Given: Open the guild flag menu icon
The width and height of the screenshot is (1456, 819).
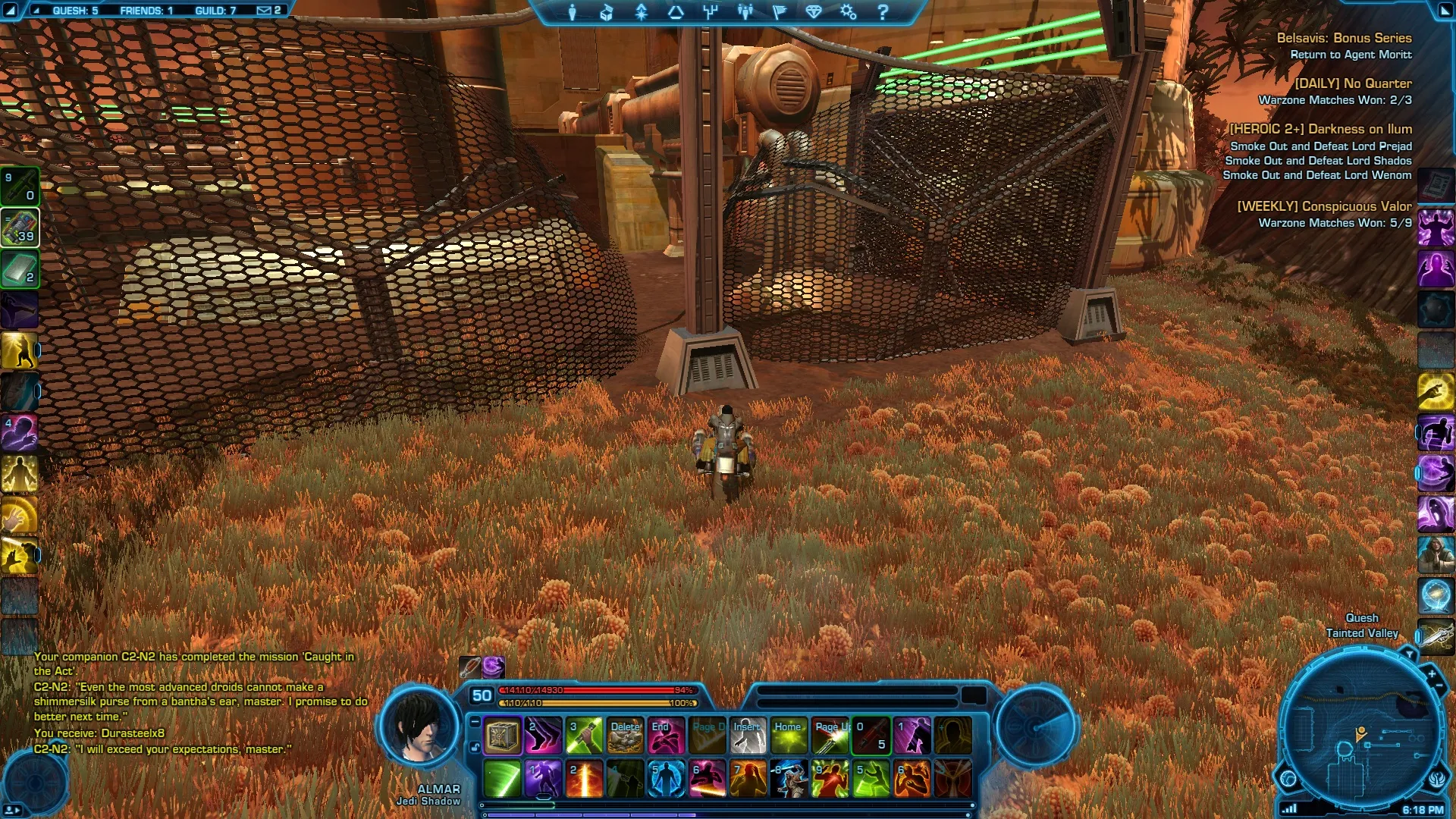Looking at the screenshot, I should pyautogui.click(x=779, y=12).
